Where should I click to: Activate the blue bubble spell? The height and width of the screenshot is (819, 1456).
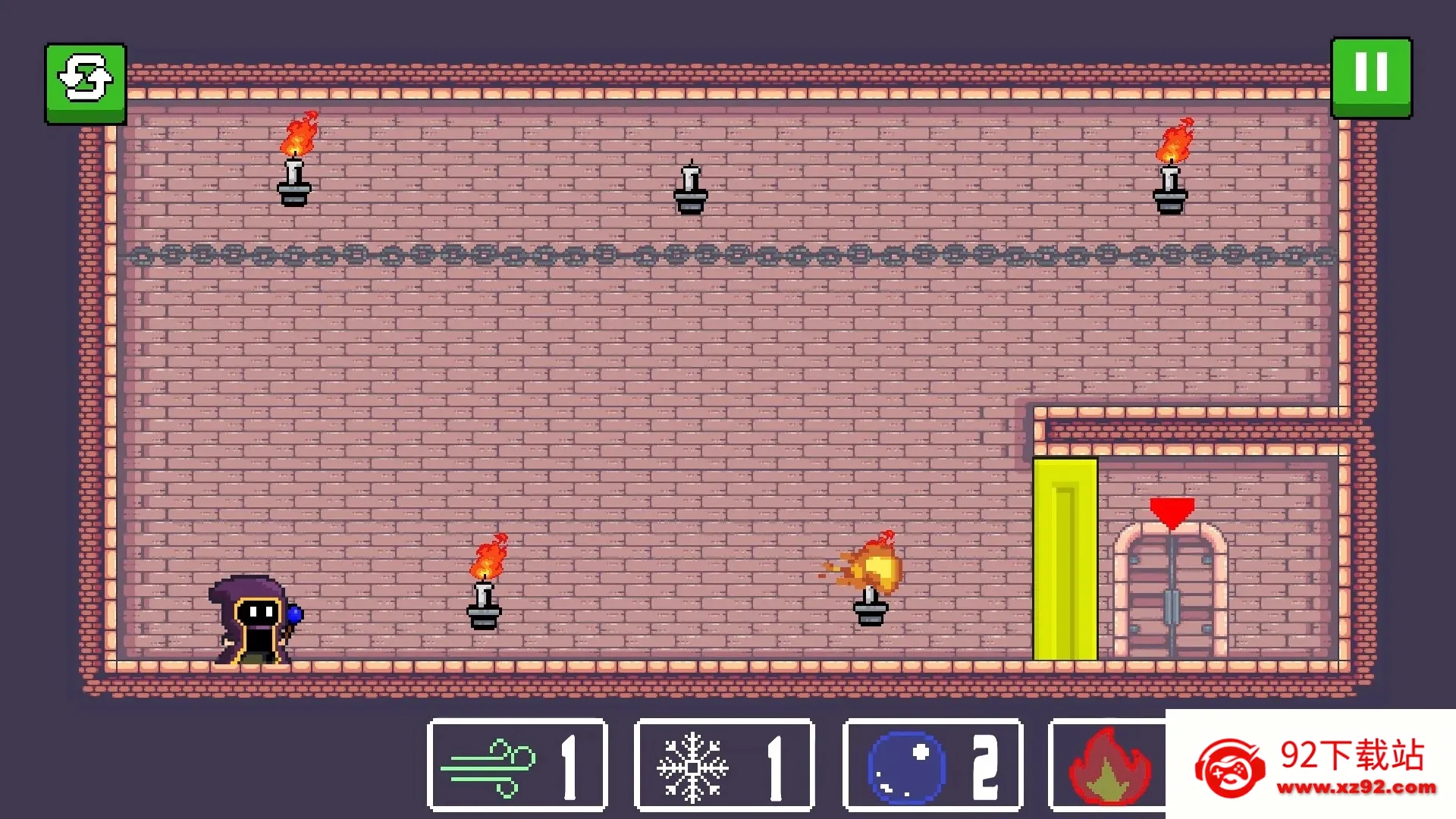click(932, 764)
